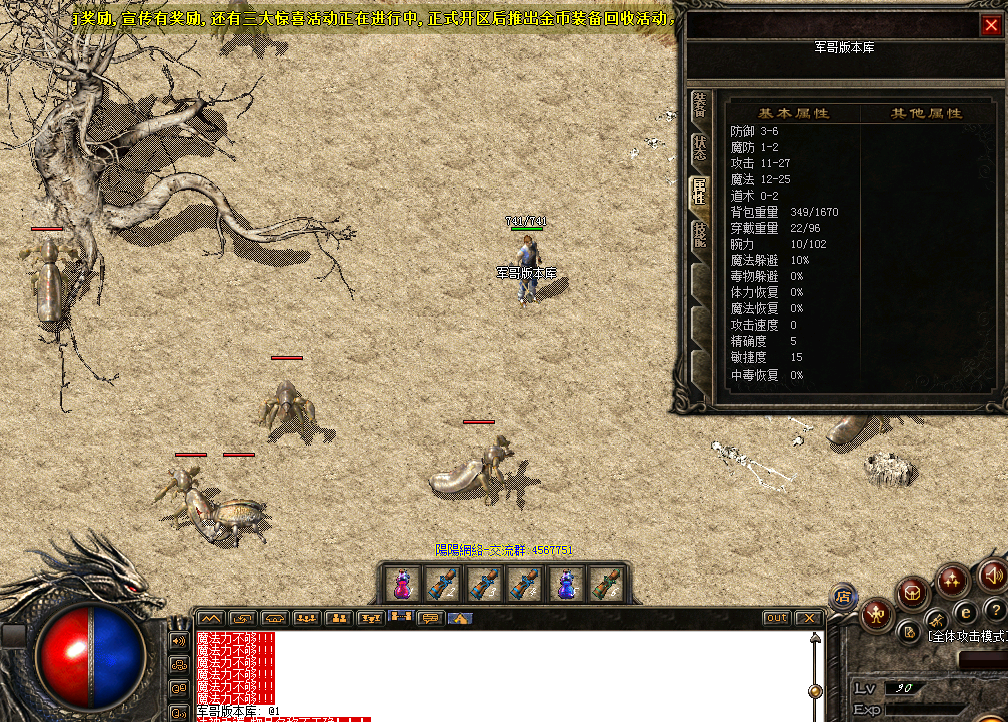Open the round cube bag icon
Image resolution: width=1008 pixels, height=722 pixels.
(913, 591)
